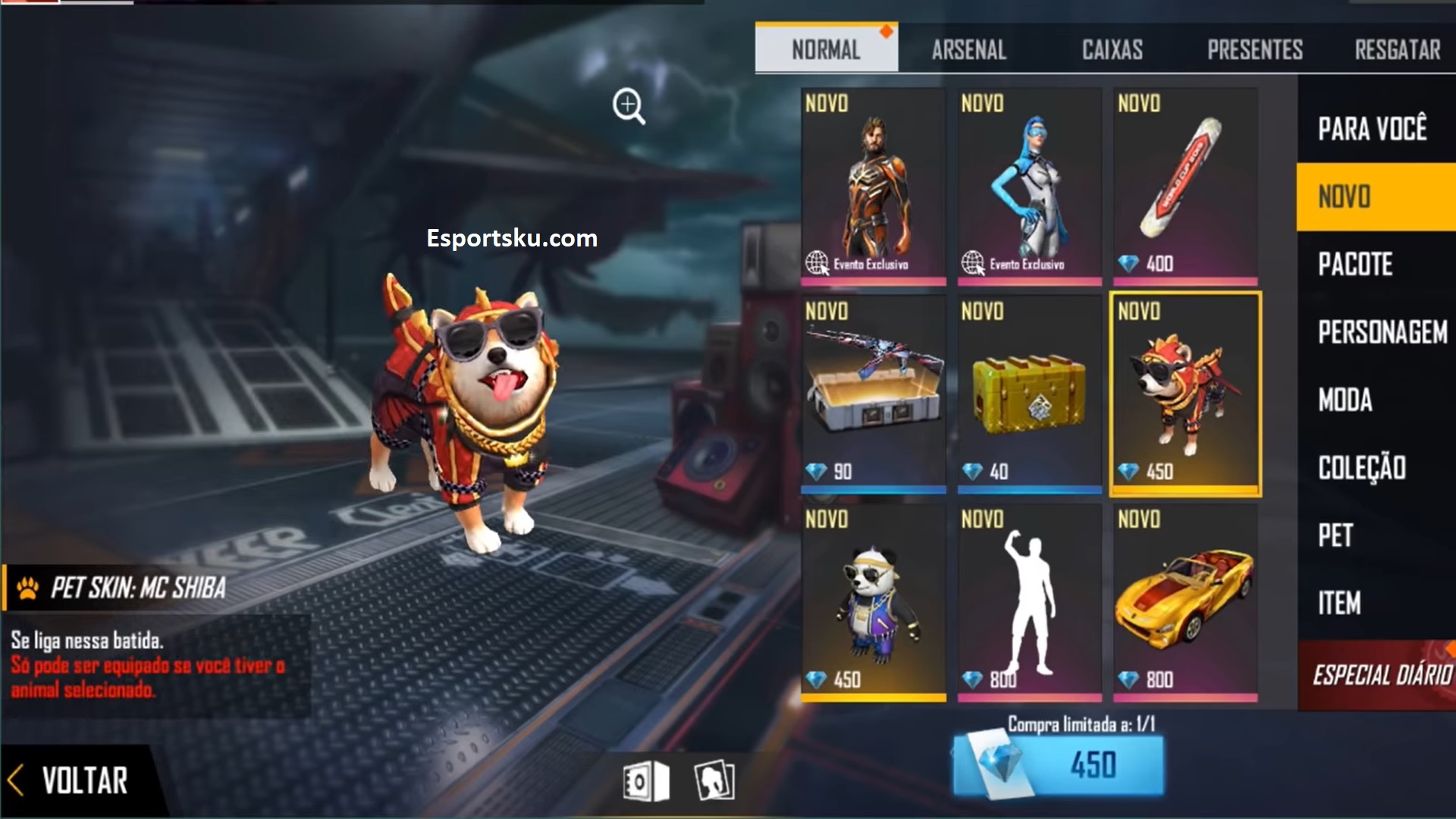Screen dimensions: 1456x819
Task: Select the panda pet skin item
Action: point(873,601)
